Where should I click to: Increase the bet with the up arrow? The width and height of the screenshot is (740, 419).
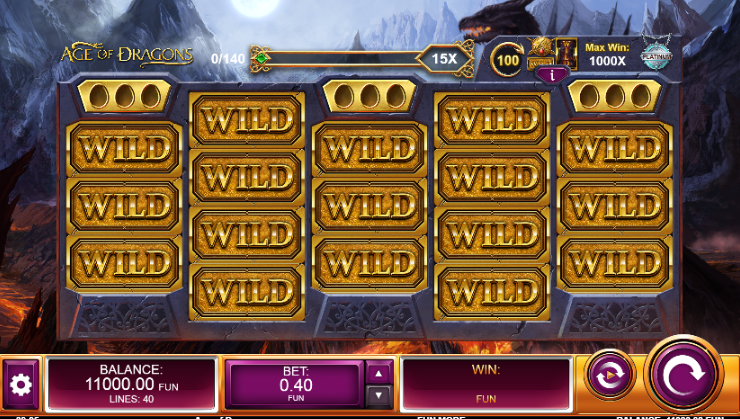(x=378, y=373)
